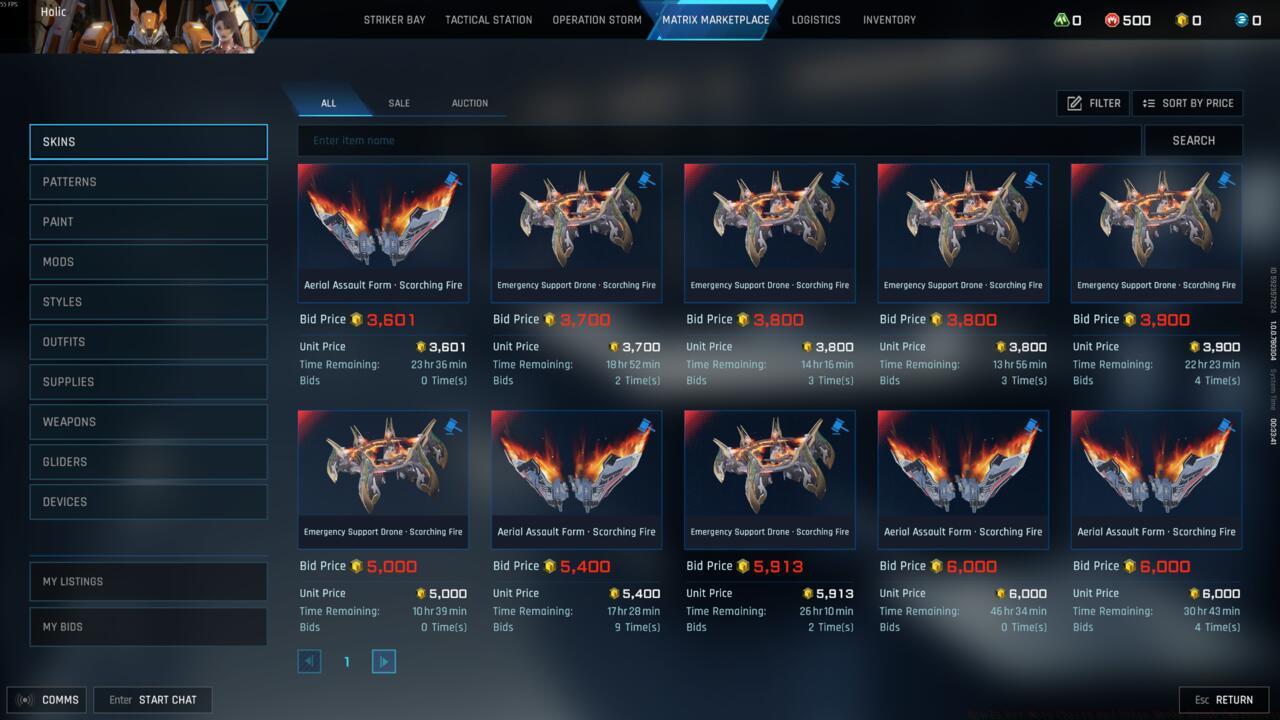Switch to the SALE tab
1280x720 pixels.
coord(399,103)
